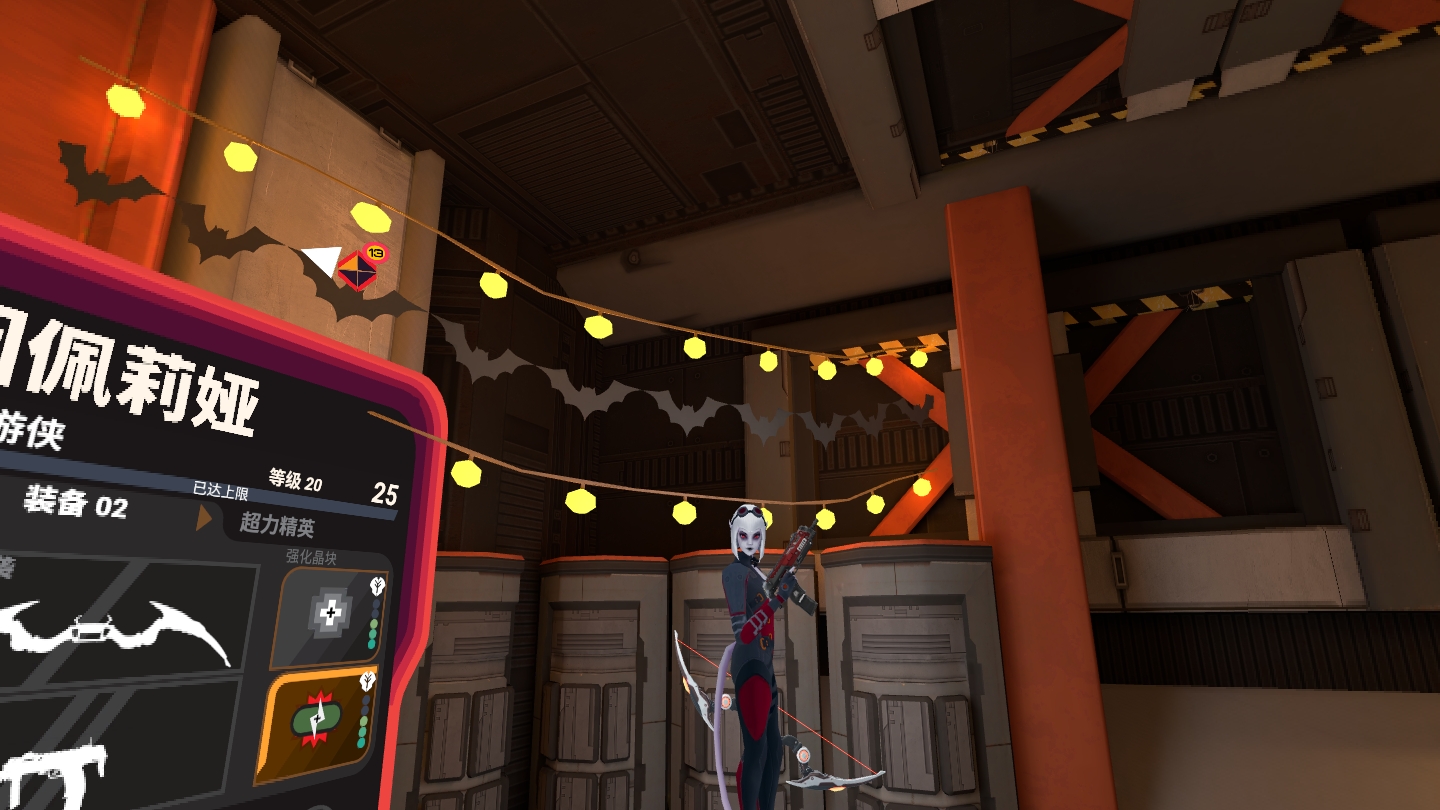This screenshot has width=1440, height=810.
Task: Click the red diamond marker with badge 13
Action: [x=356, y=269]
